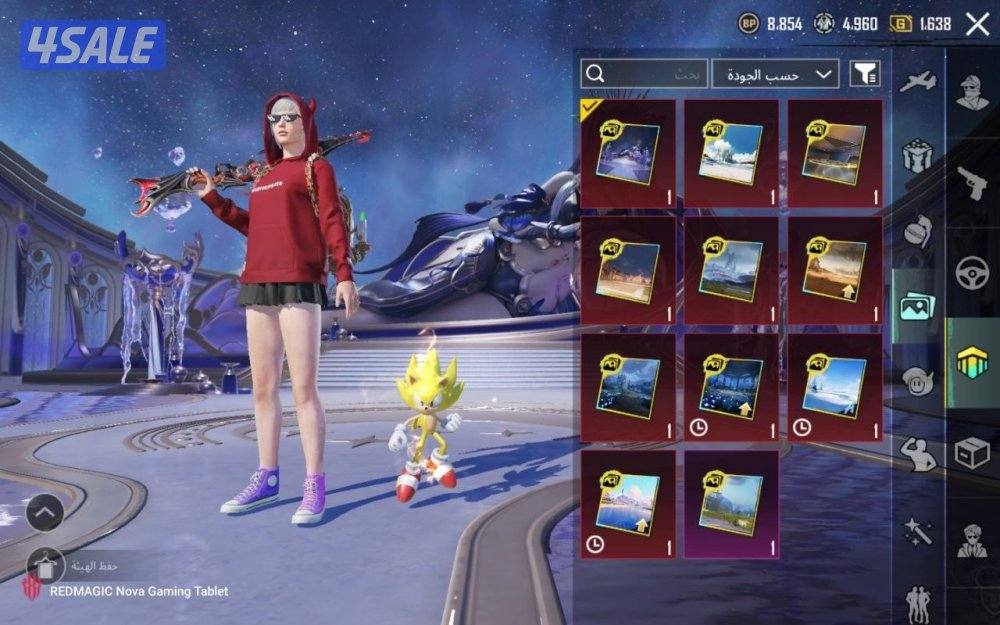1000x625 pixels.
Task: Open the cardboard box category
Action: coord(972,455)
